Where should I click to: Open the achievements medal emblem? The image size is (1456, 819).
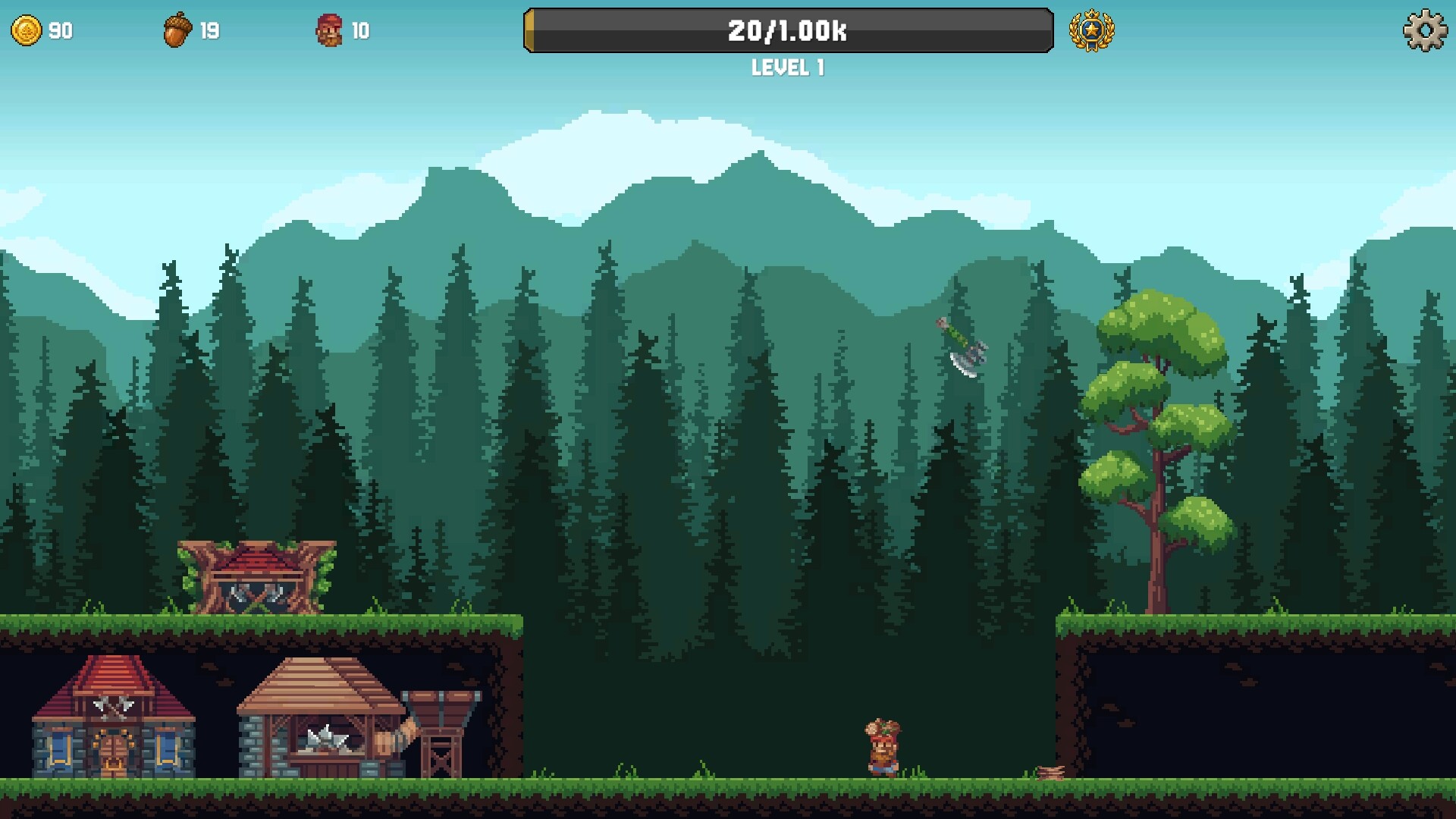coord(1092,31)
